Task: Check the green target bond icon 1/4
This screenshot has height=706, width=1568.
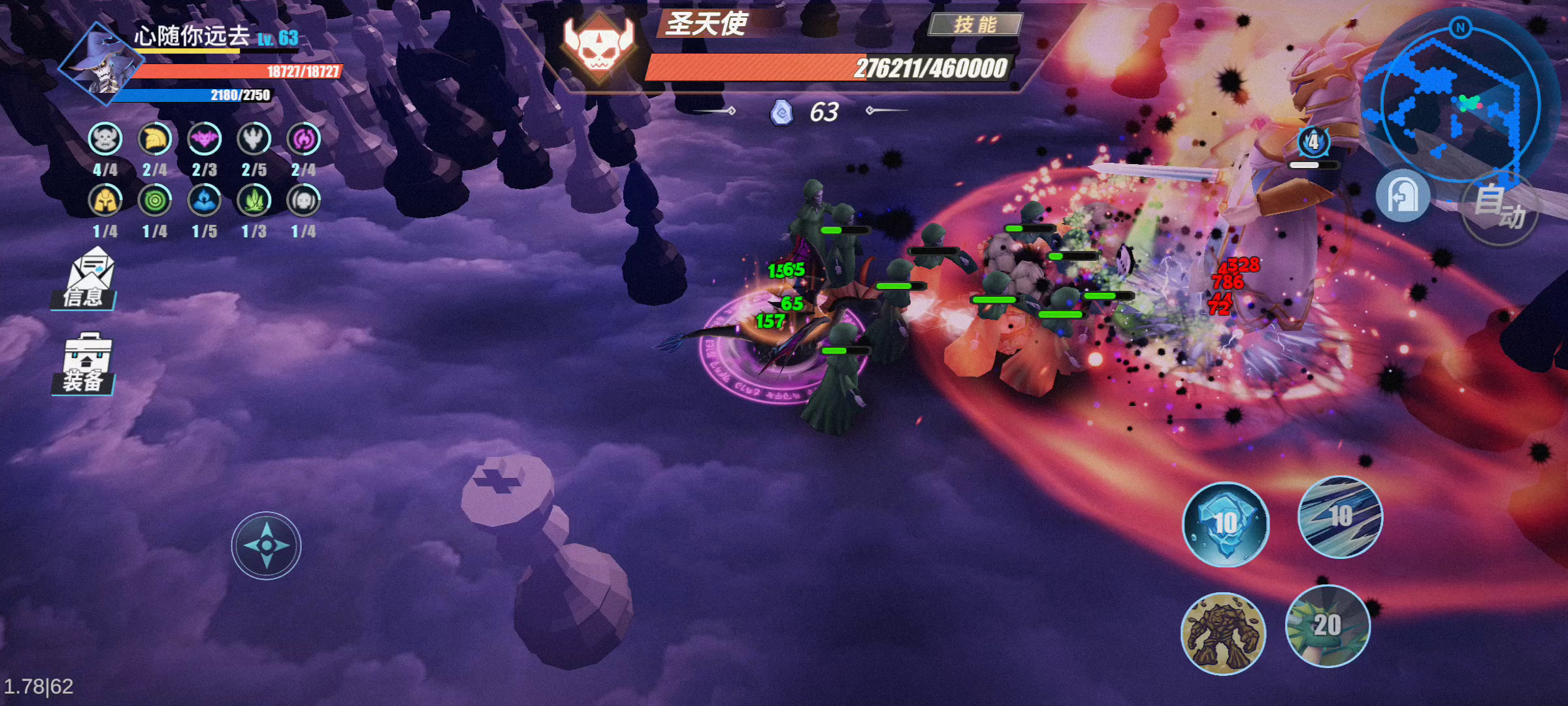Action: 155,201
